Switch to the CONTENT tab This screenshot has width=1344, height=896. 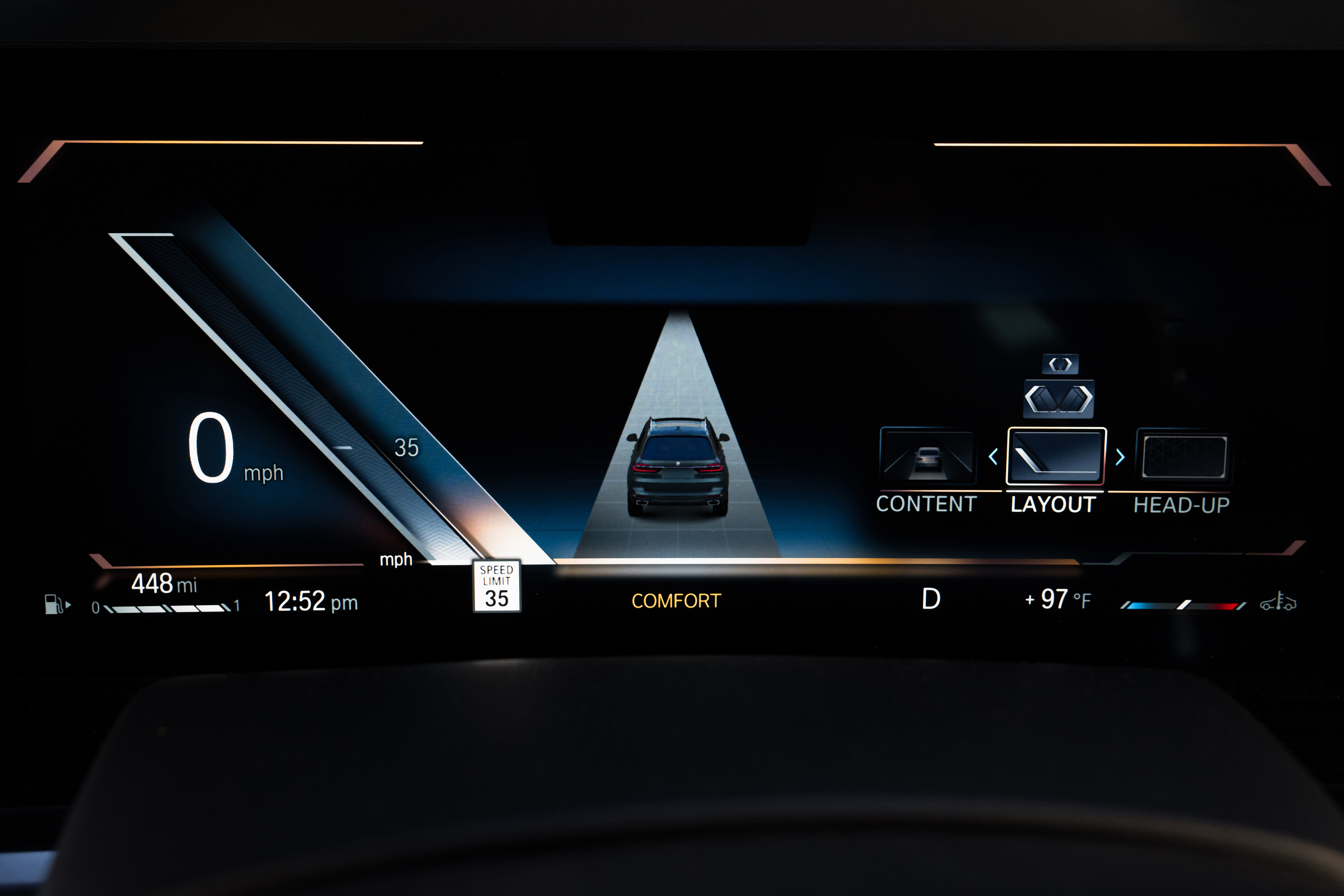click(926, 504)
